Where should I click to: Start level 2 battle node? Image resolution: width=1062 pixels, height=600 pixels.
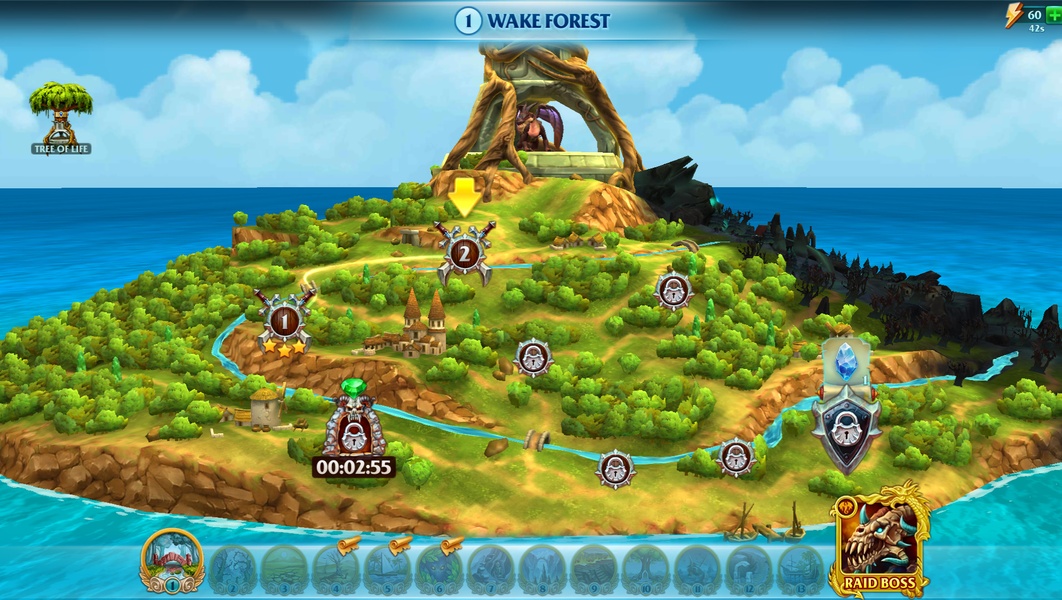tap(464, 253)
